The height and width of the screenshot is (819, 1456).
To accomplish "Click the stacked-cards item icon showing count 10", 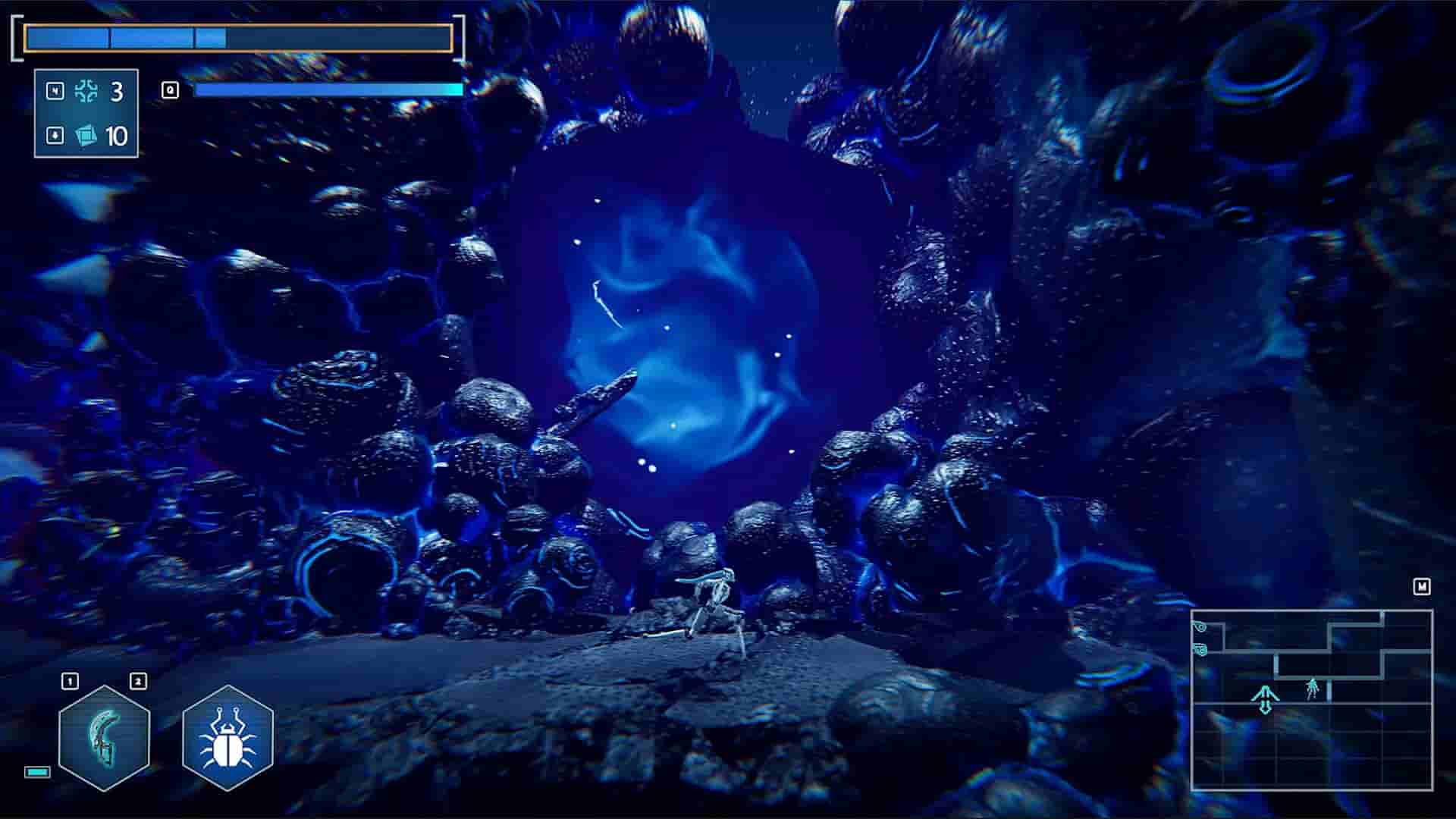I will 85,136.
